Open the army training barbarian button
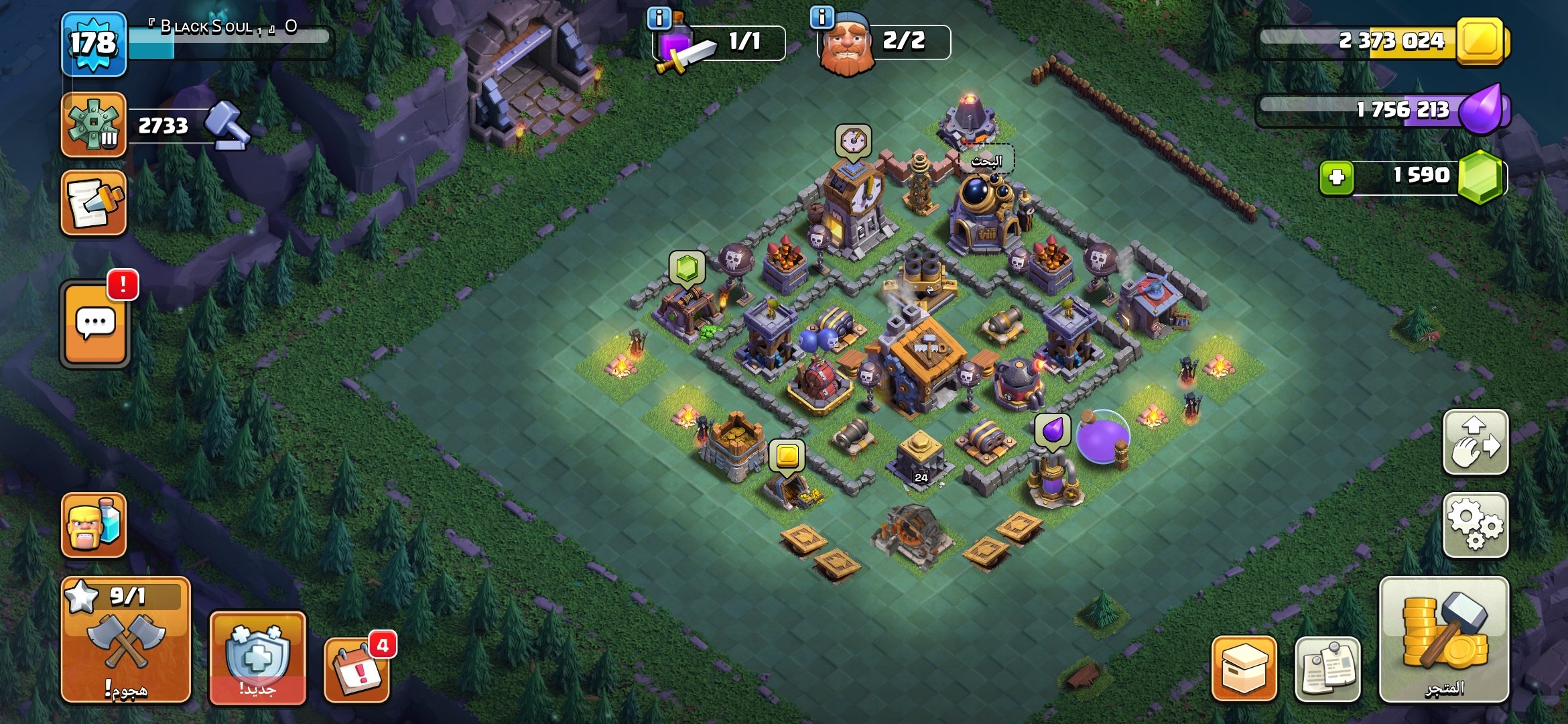1568x724 pixels. click(93, 525)
